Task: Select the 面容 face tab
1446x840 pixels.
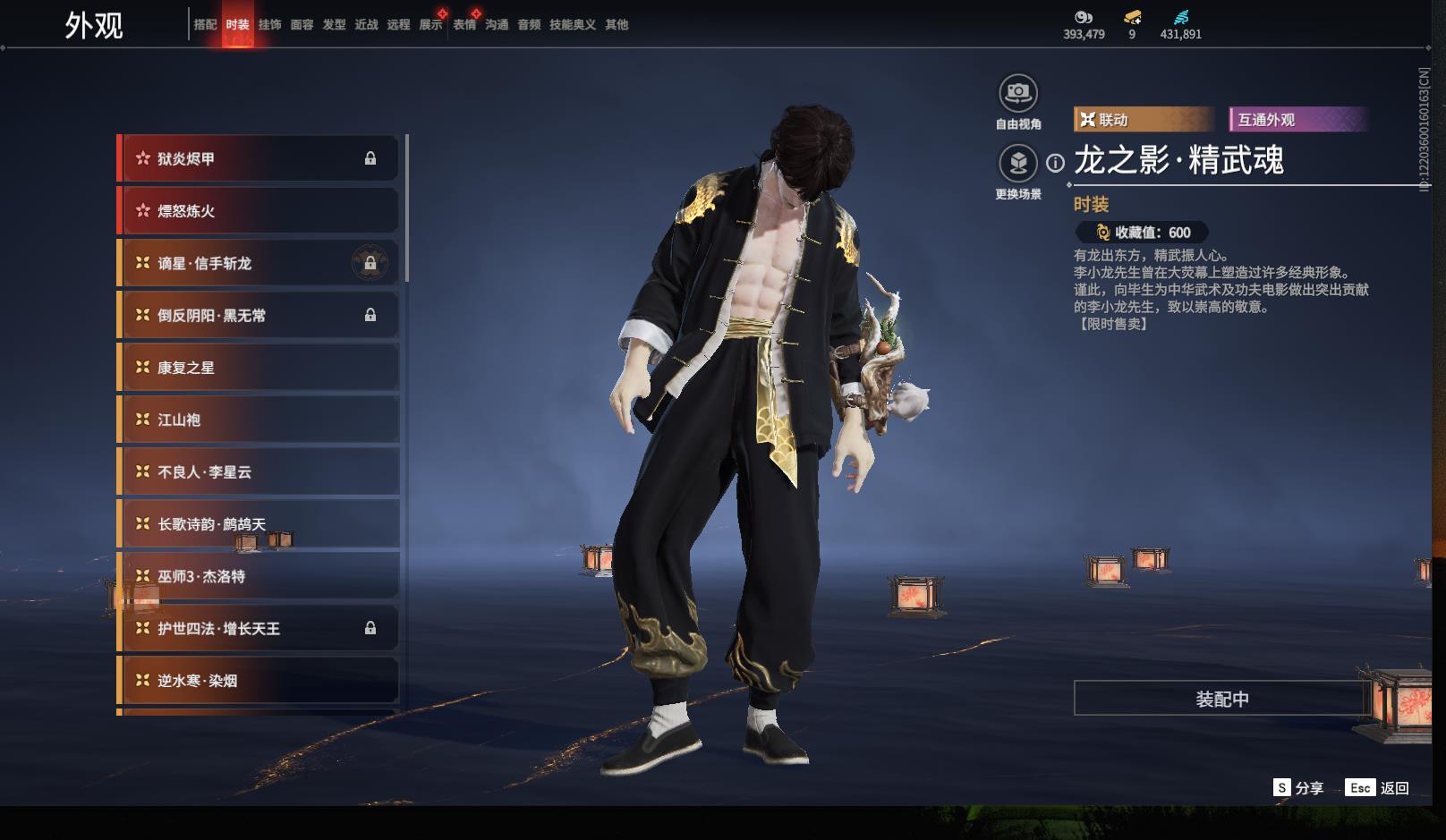Action: (302, 25)
